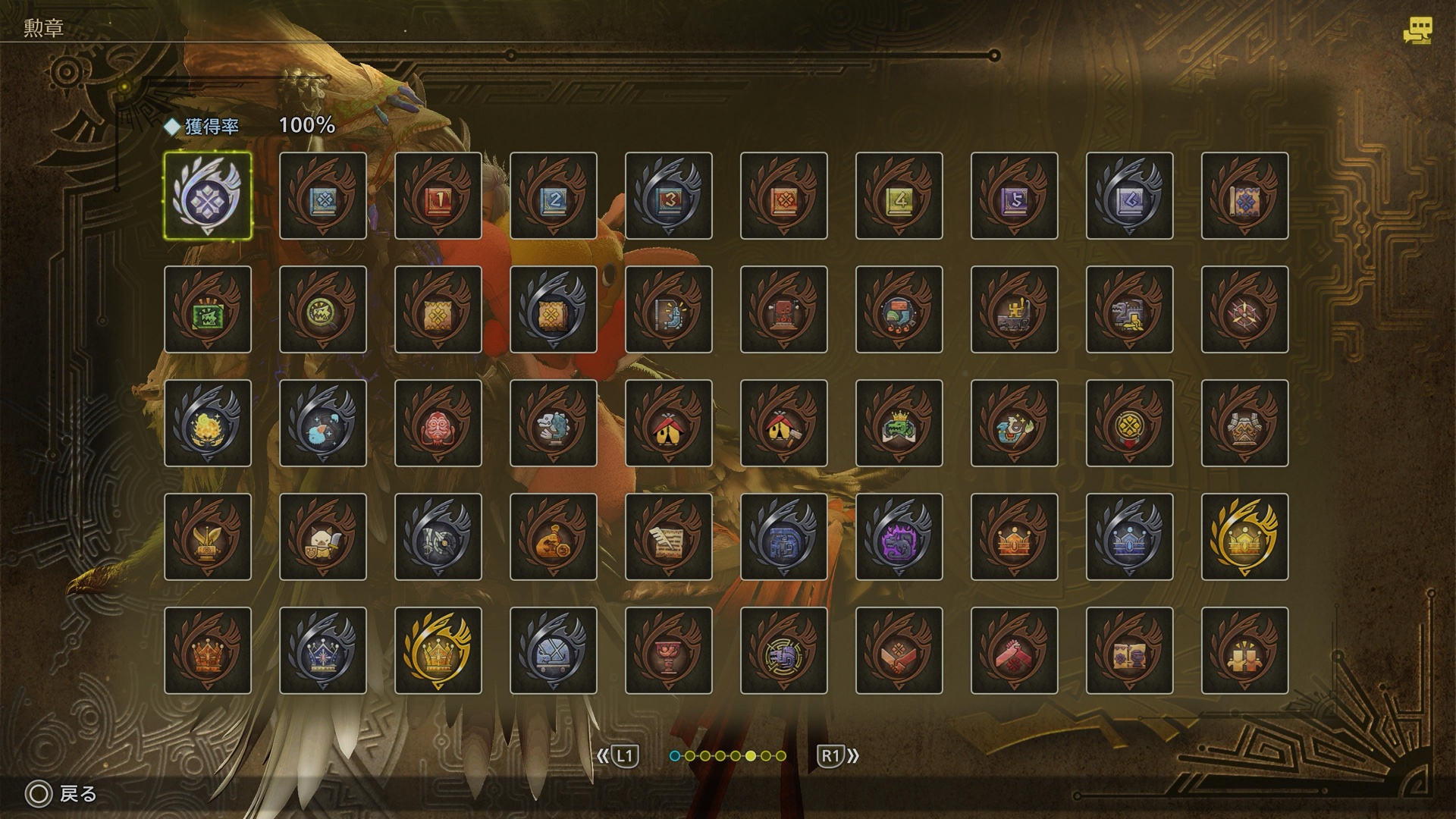1456x819 pixels.
Task: Open the yellow chat icon
Action: [x=1417, y=32]
